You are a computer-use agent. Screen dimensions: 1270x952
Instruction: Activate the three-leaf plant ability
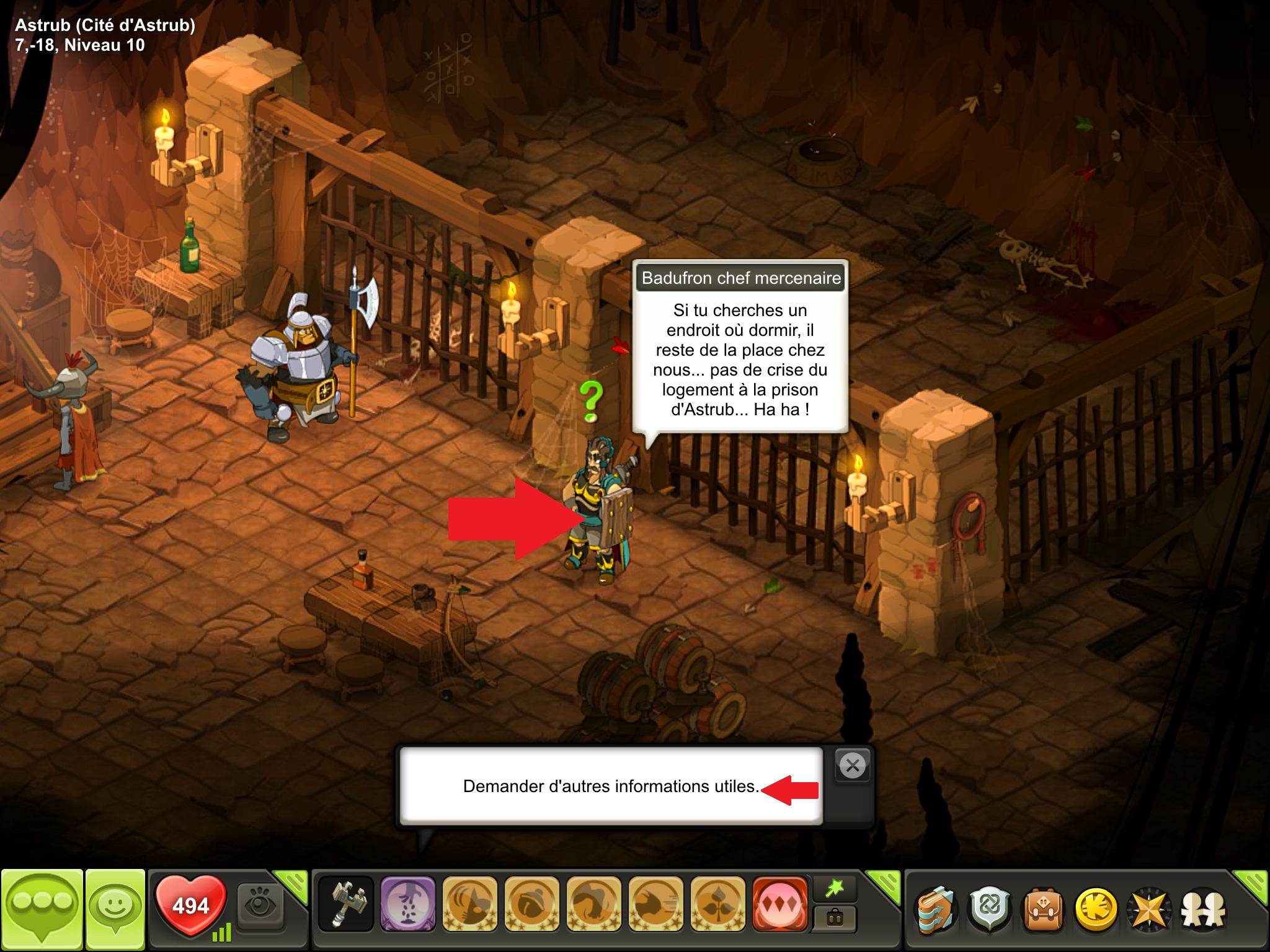[718, 904]
